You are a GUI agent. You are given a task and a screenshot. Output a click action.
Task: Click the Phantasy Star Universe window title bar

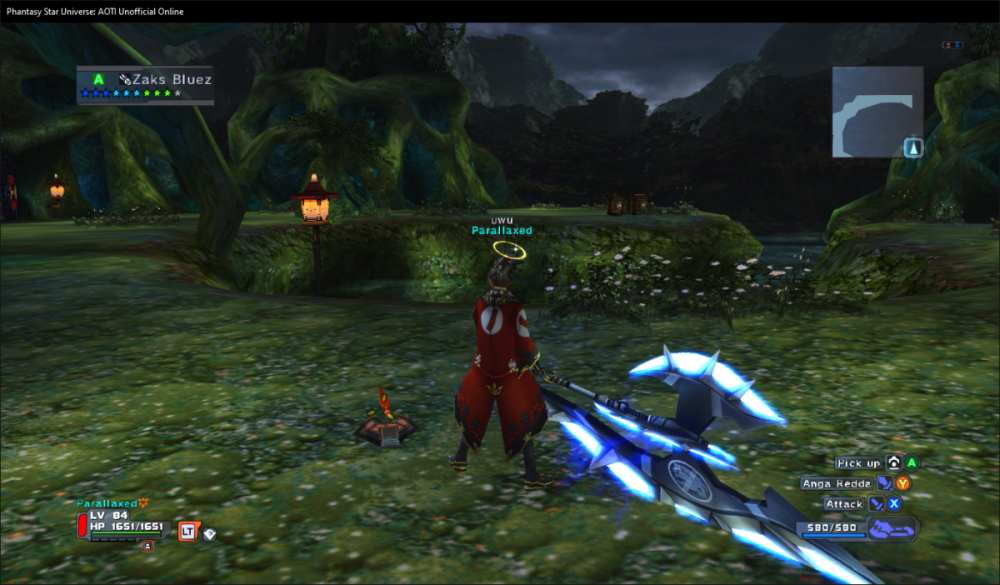click(500, 11)
